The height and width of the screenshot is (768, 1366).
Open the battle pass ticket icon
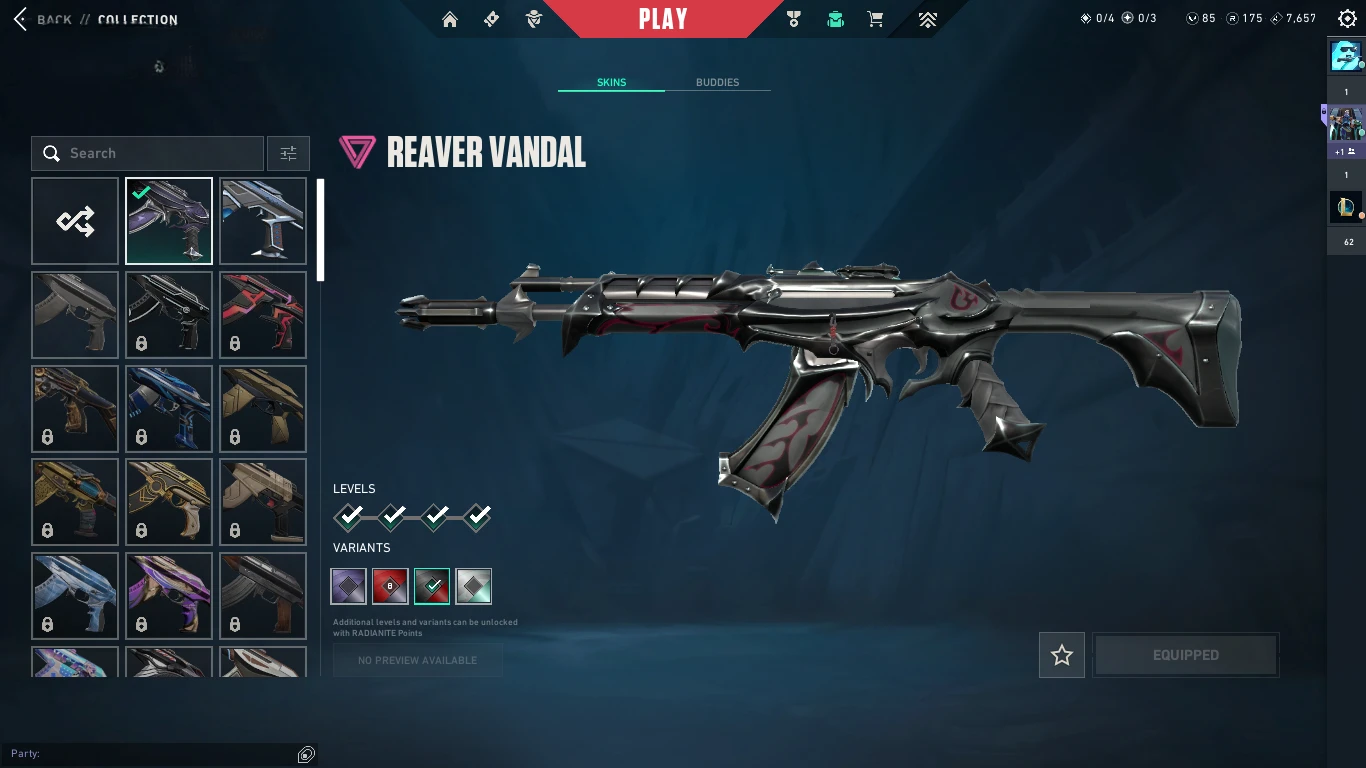tap(491, 19)
